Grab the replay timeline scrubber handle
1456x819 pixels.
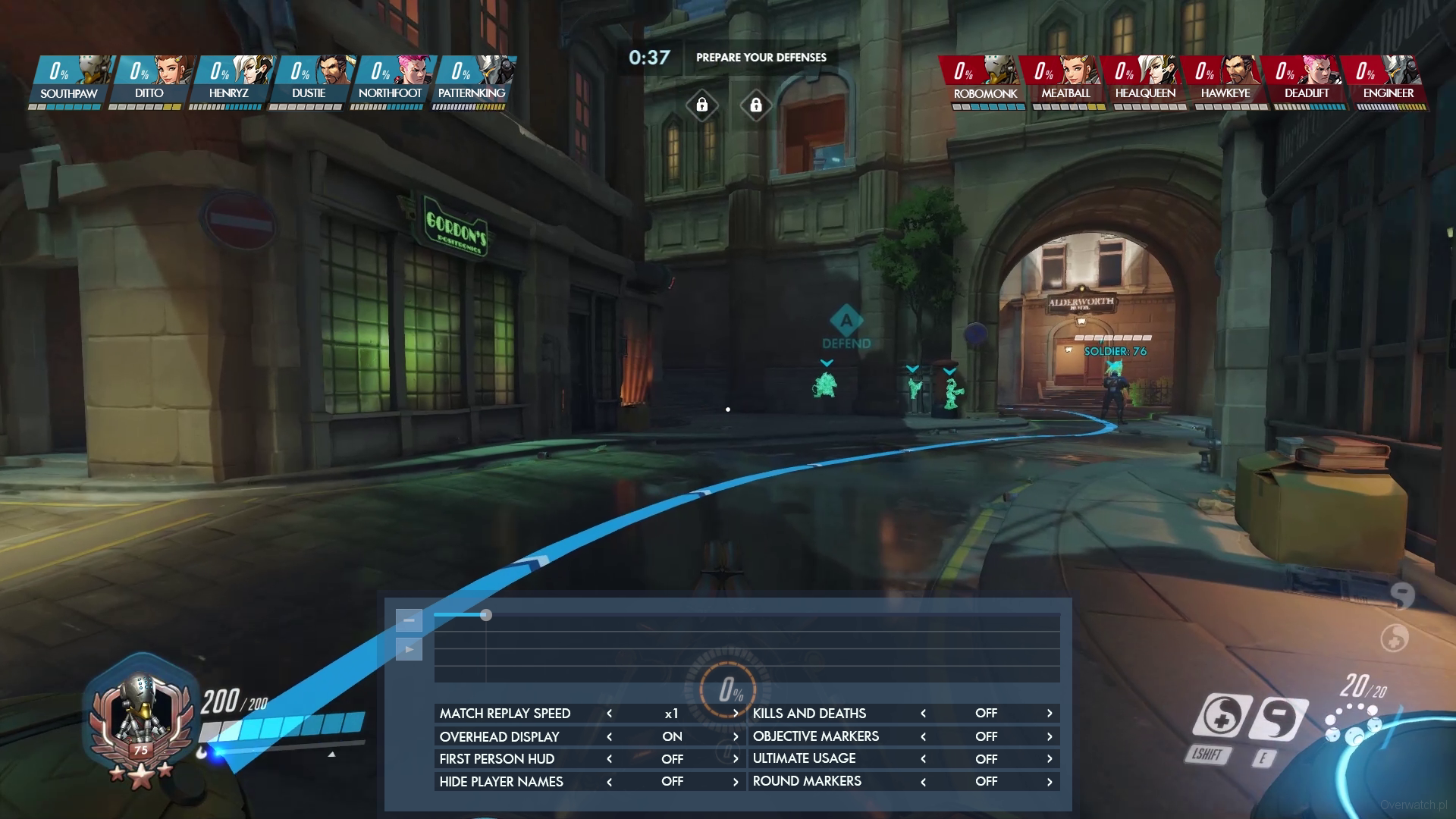[486, 615]
